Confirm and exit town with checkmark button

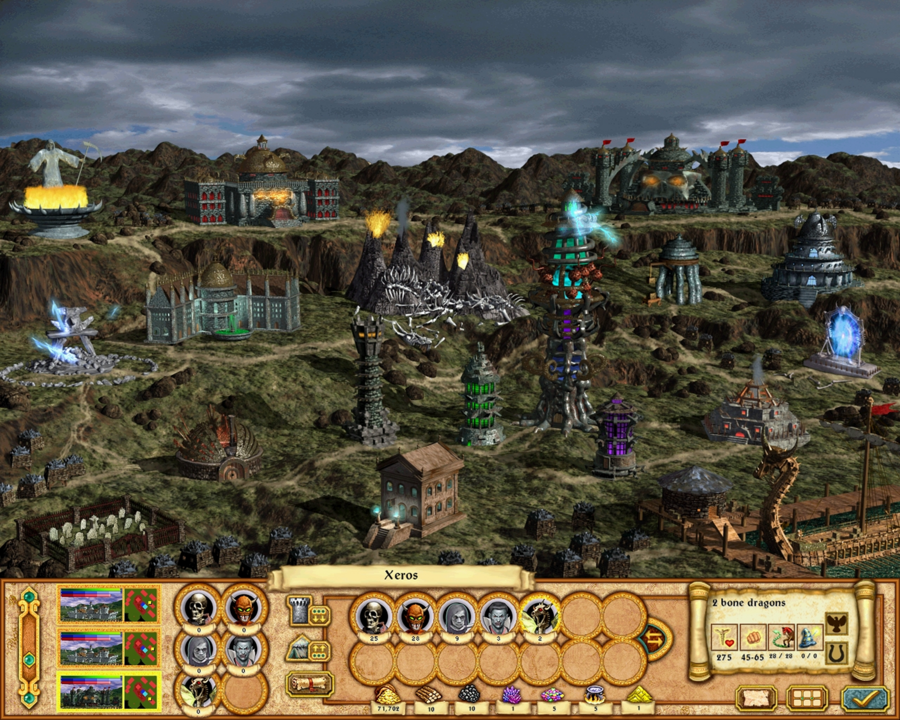(x=865, y=697)
